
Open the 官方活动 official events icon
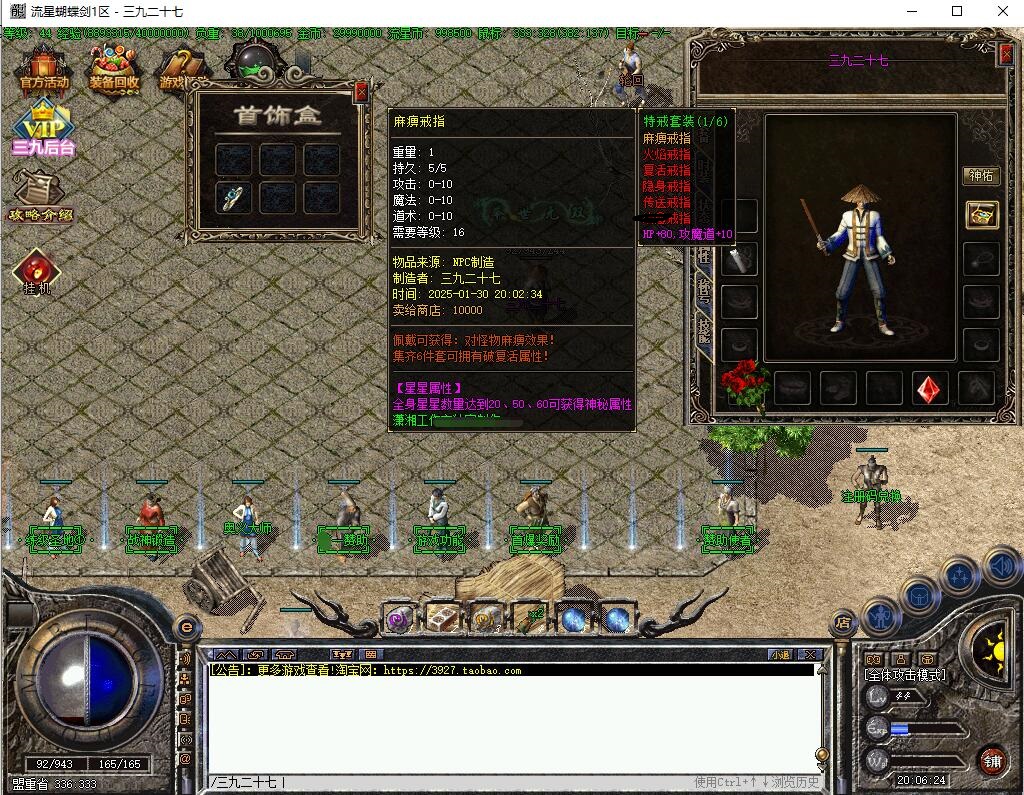(44, 71)
